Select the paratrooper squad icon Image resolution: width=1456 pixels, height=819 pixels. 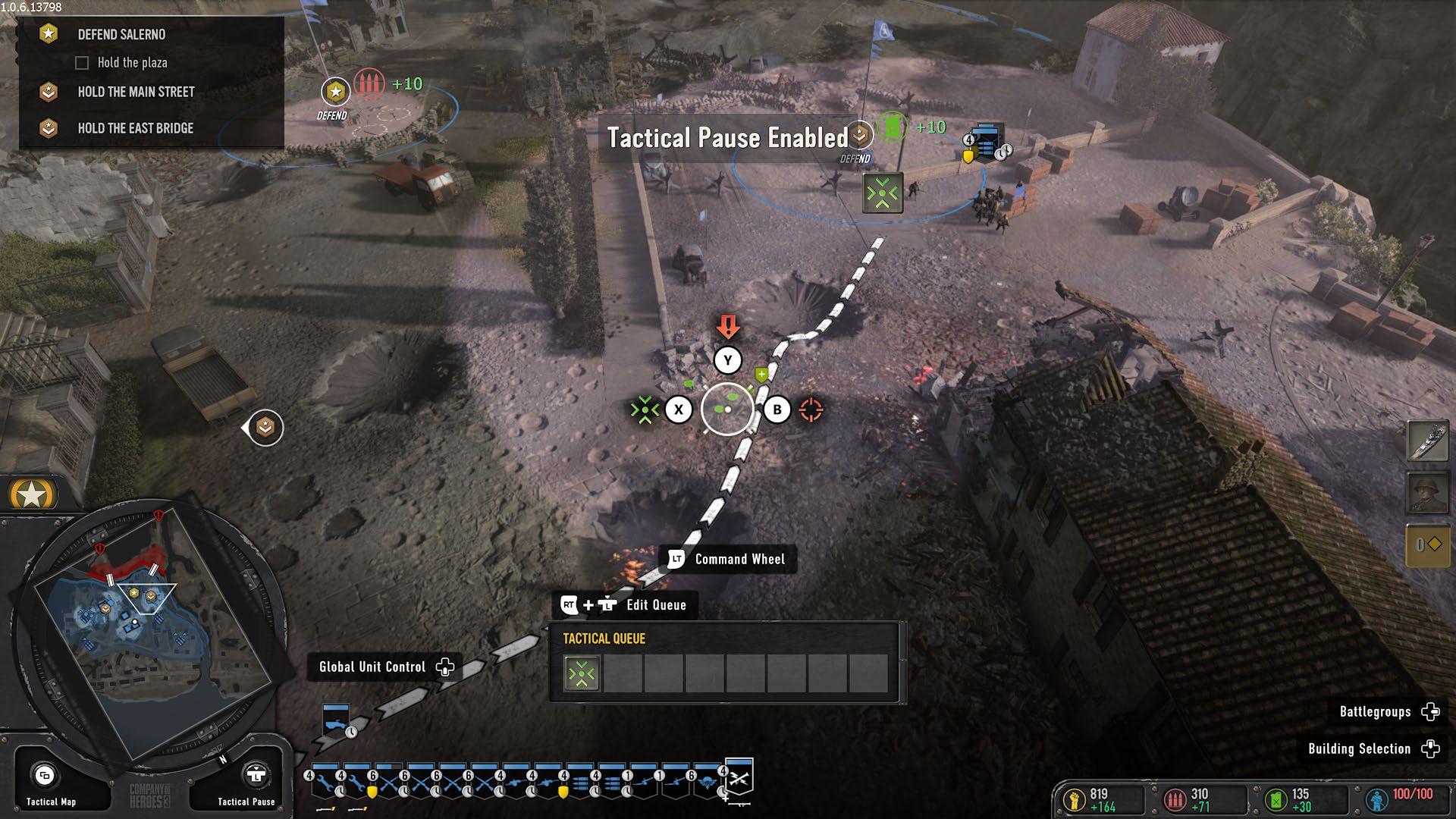tap(705, 784)
